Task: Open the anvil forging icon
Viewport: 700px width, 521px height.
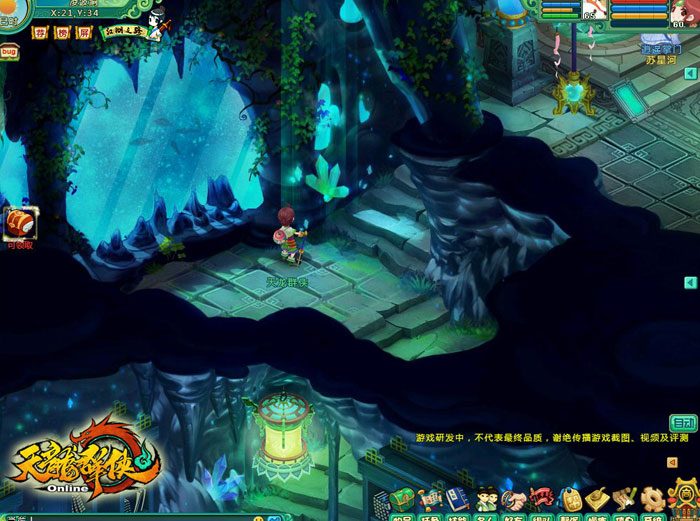Action: pos(598,498)
